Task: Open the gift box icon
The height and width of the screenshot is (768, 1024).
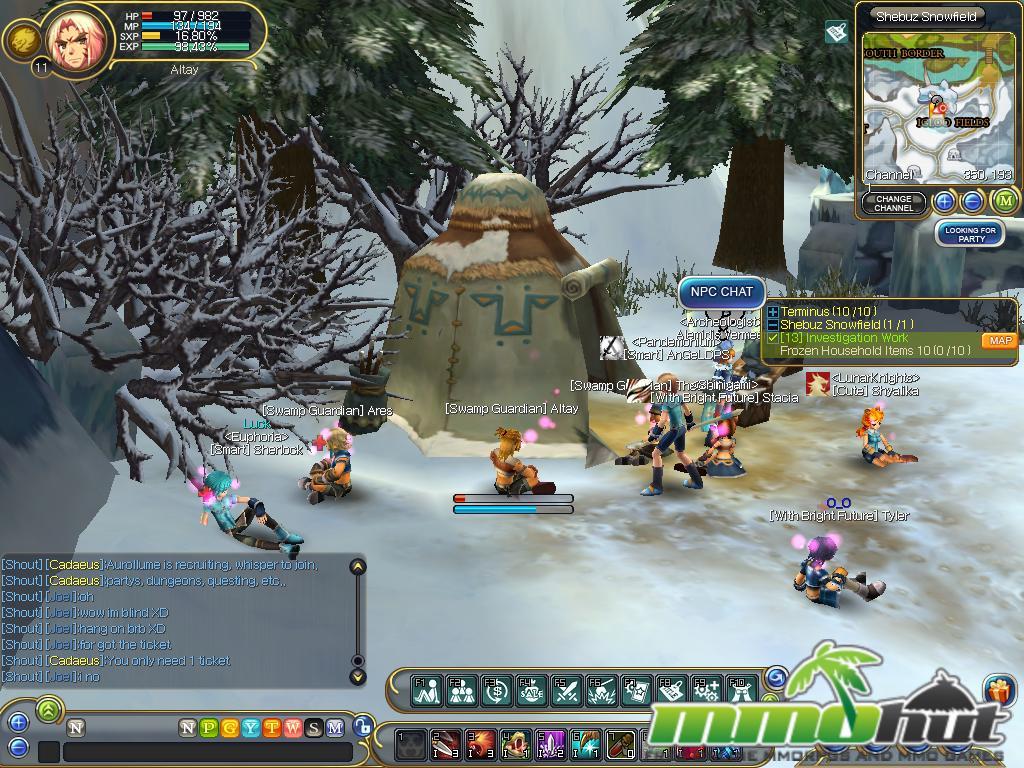Action: tap(998, 690)
